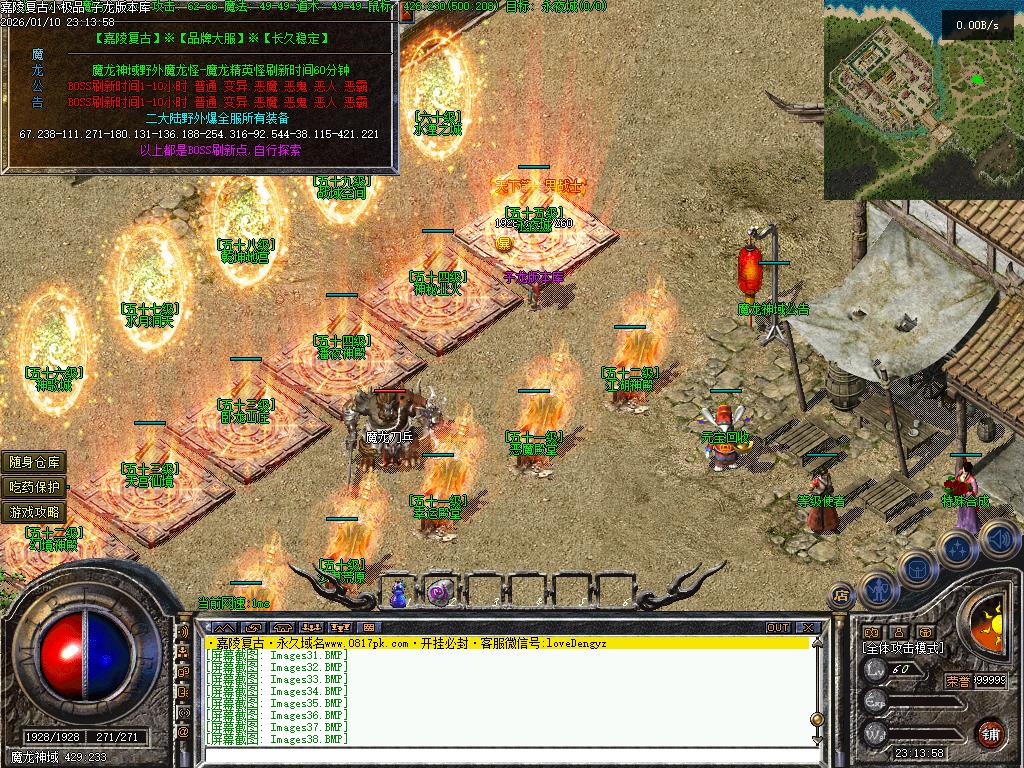The image size is (1024, 768).
Task: Open the 随身仓库 portable warehouse
Action: [35, 462]
